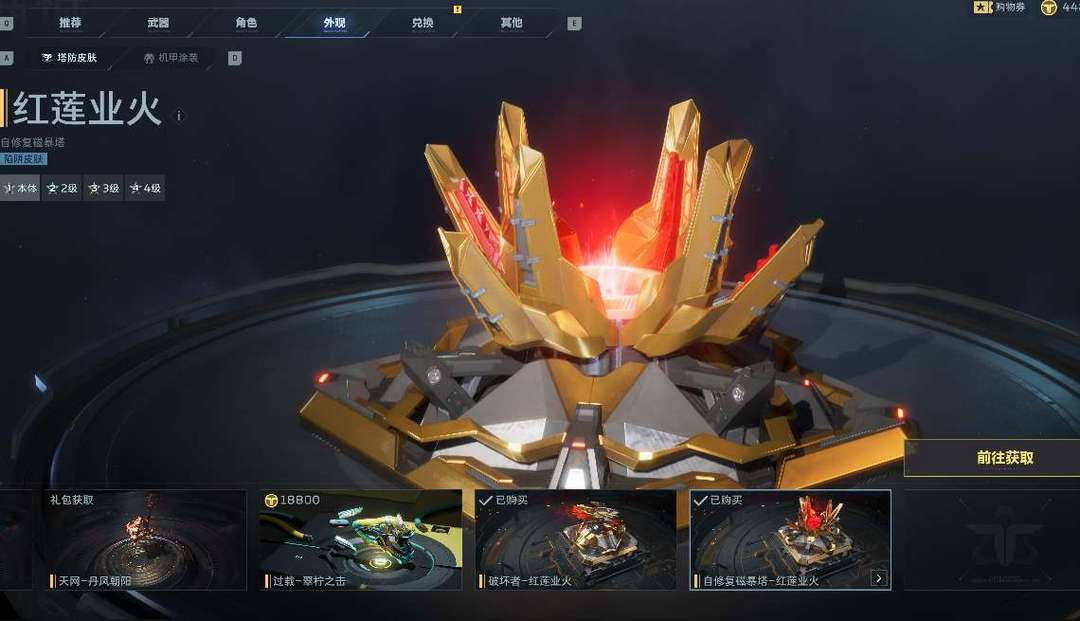The width and height of the screenshot is (1080, 621).
Task: Preview the 3级 skin level
Action: click(103, 188)
